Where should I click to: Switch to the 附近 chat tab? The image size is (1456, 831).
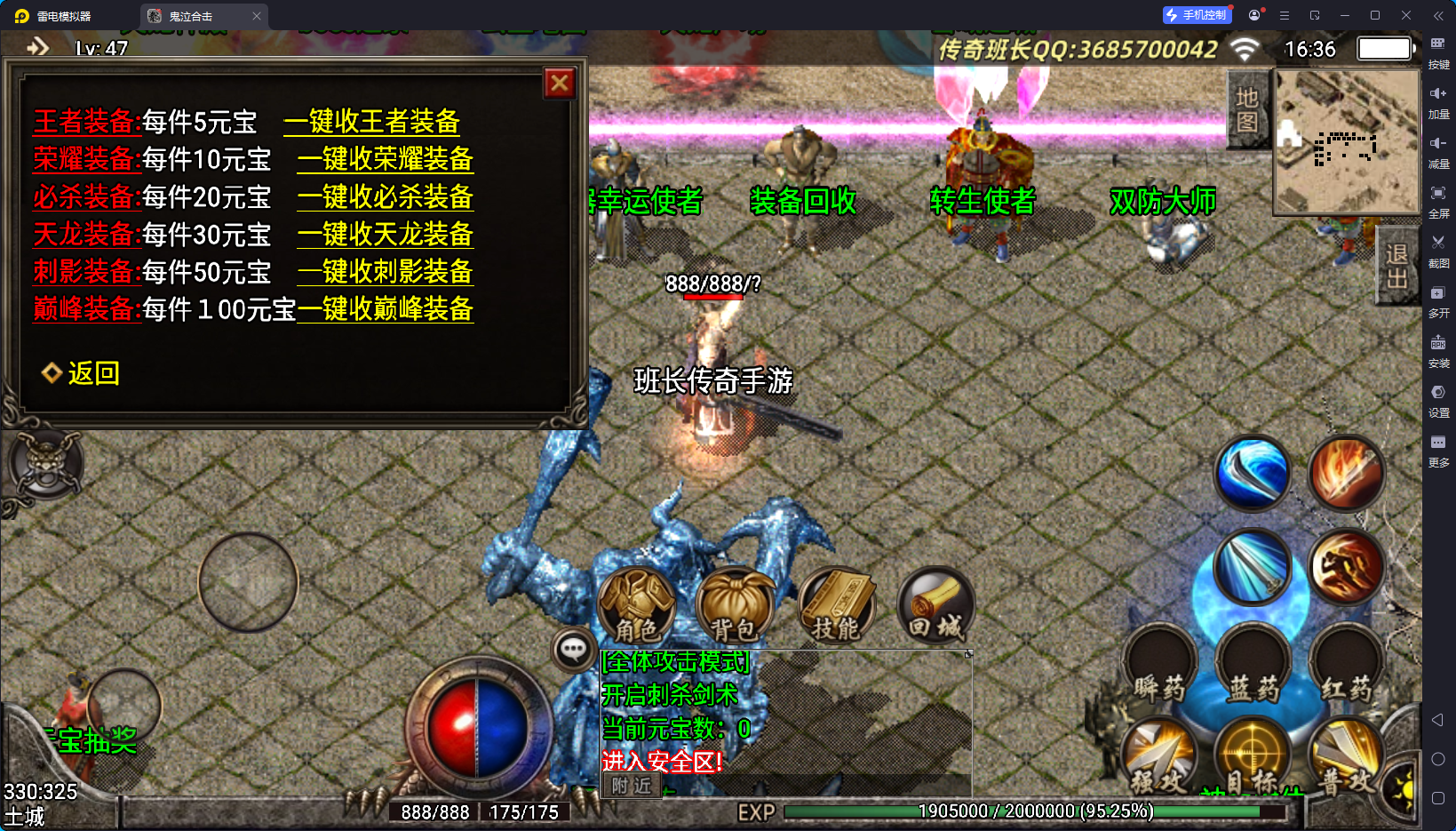click(x=632, y=786)
